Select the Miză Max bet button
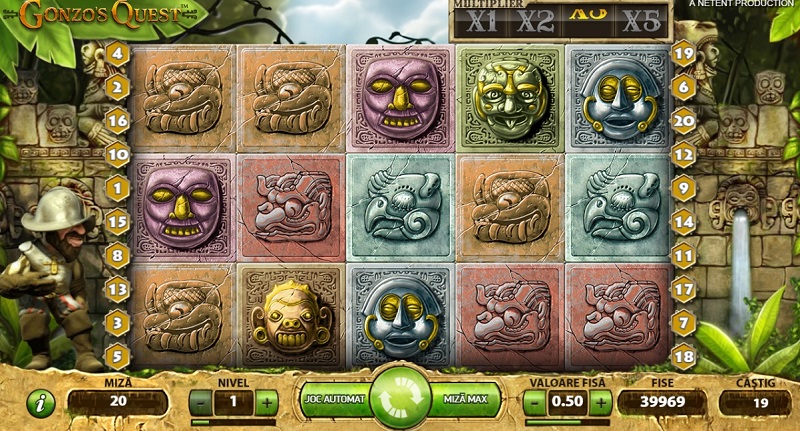 [x=465, y=401]
